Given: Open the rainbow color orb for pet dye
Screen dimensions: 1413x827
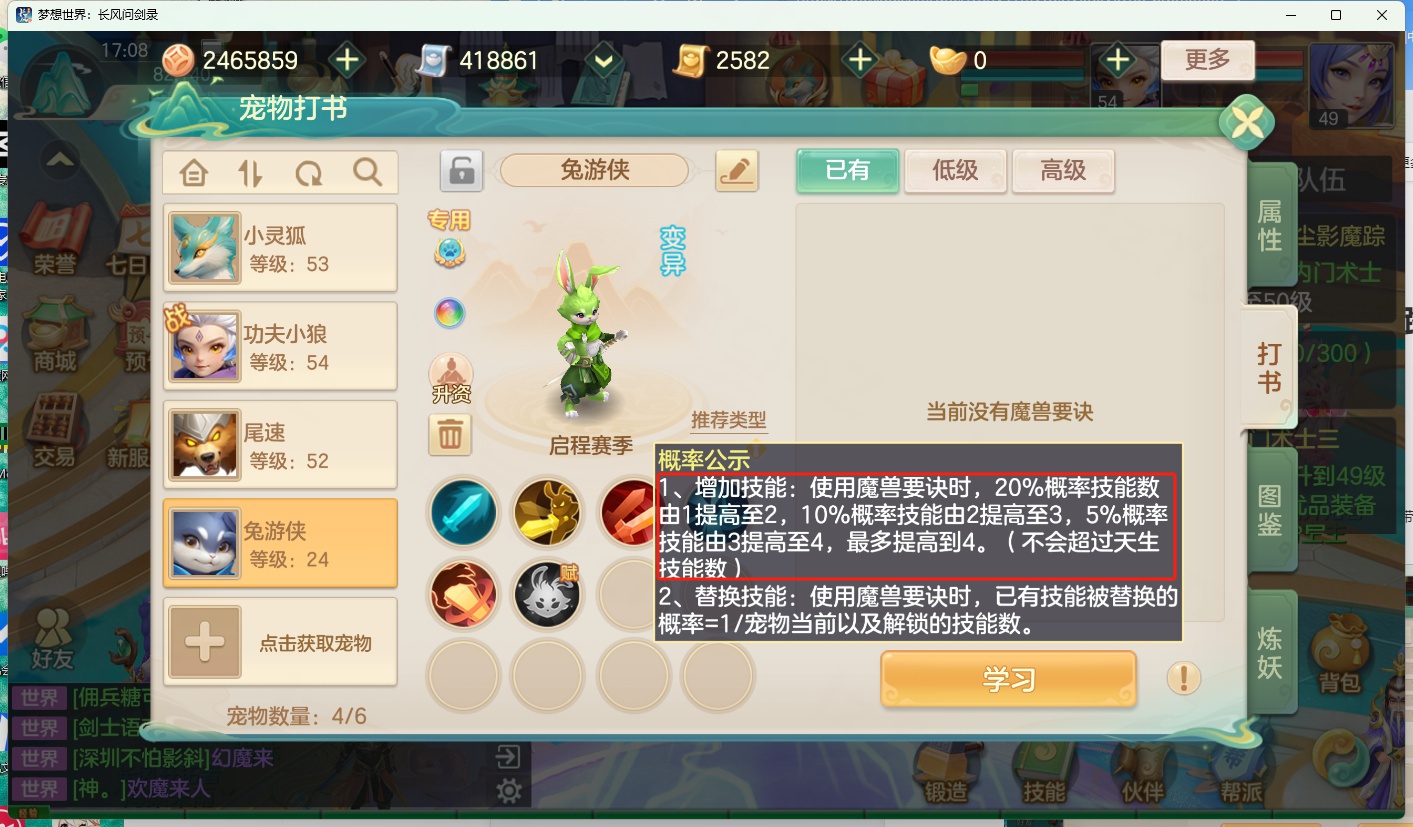Looking at the screenshot, I should click(449, 313).
